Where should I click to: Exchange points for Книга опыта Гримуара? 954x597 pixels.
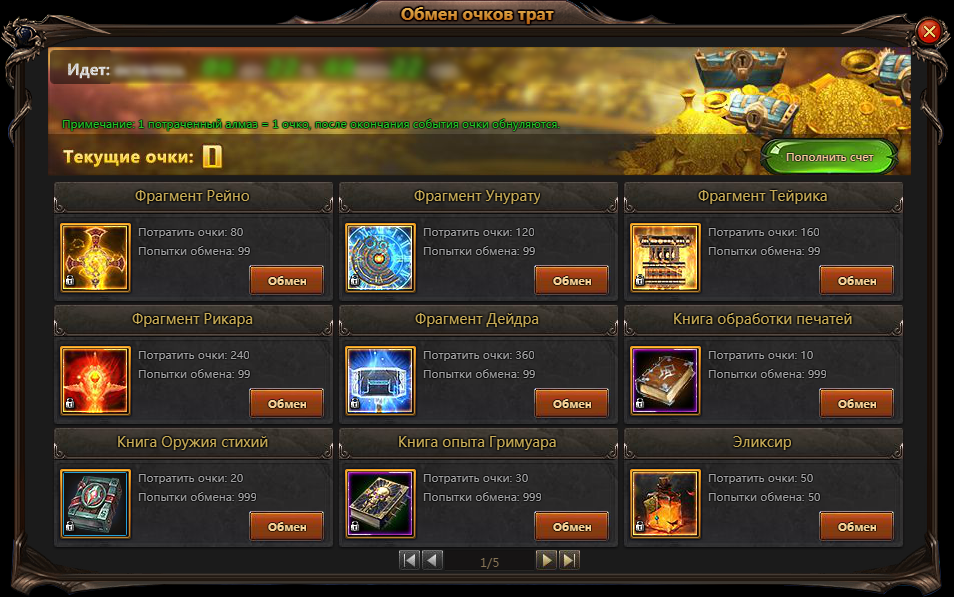(x=572, y=527)
